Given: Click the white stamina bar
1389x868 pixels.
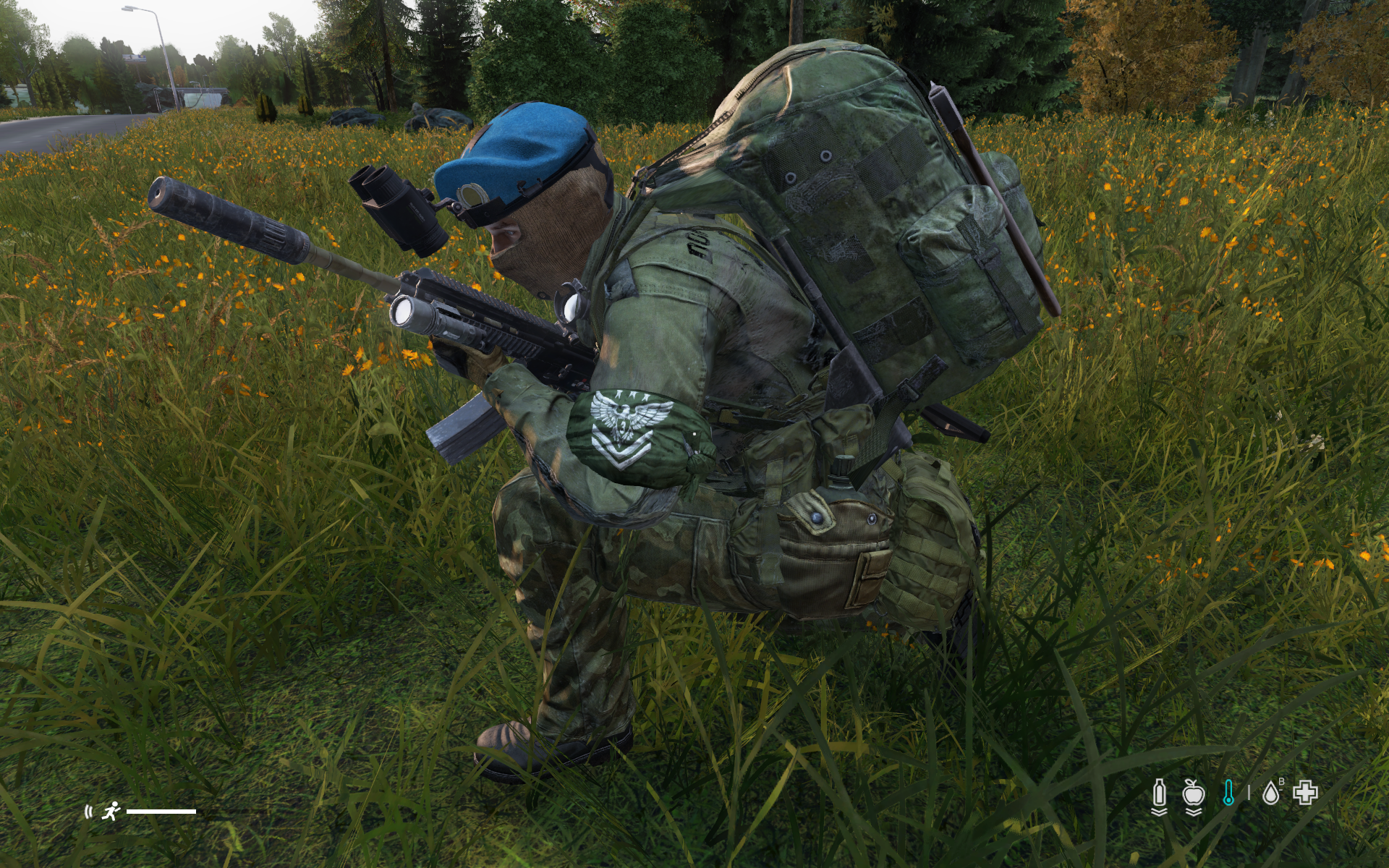Looking at the screenshot, I should click(x=163, y=812).
